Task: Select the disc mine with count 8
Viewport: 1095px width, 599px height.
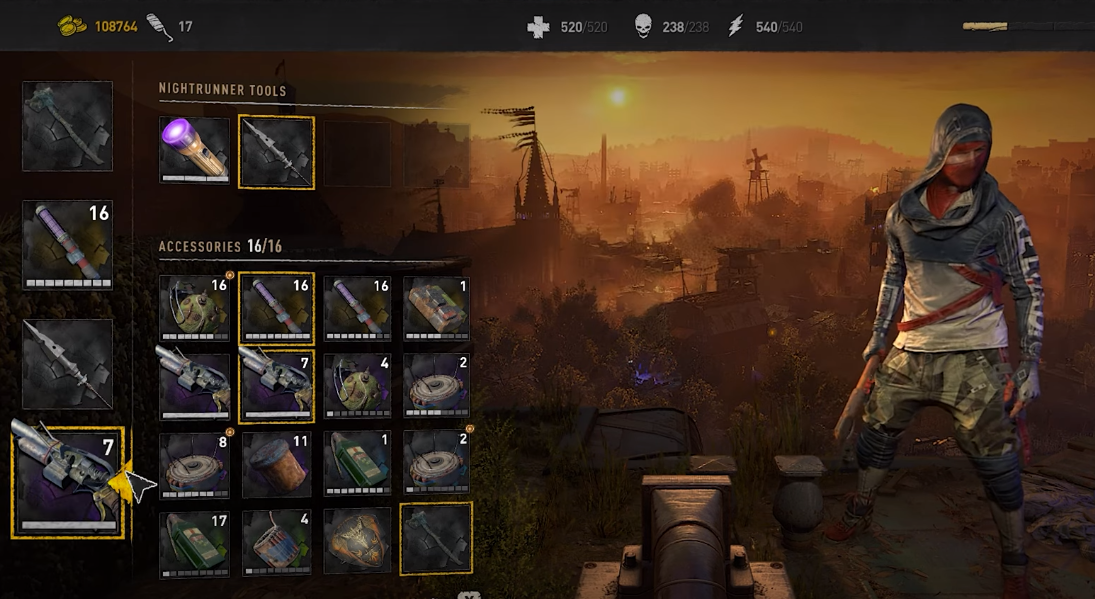Action: click(x=194, y=463)
